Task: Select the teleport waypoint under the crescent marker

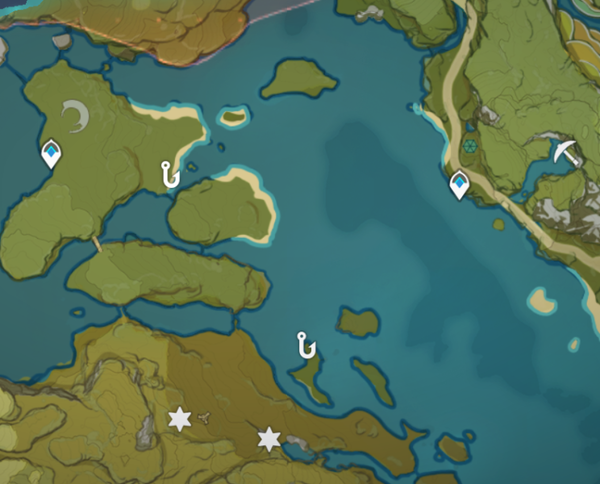Action: point(50,153)
